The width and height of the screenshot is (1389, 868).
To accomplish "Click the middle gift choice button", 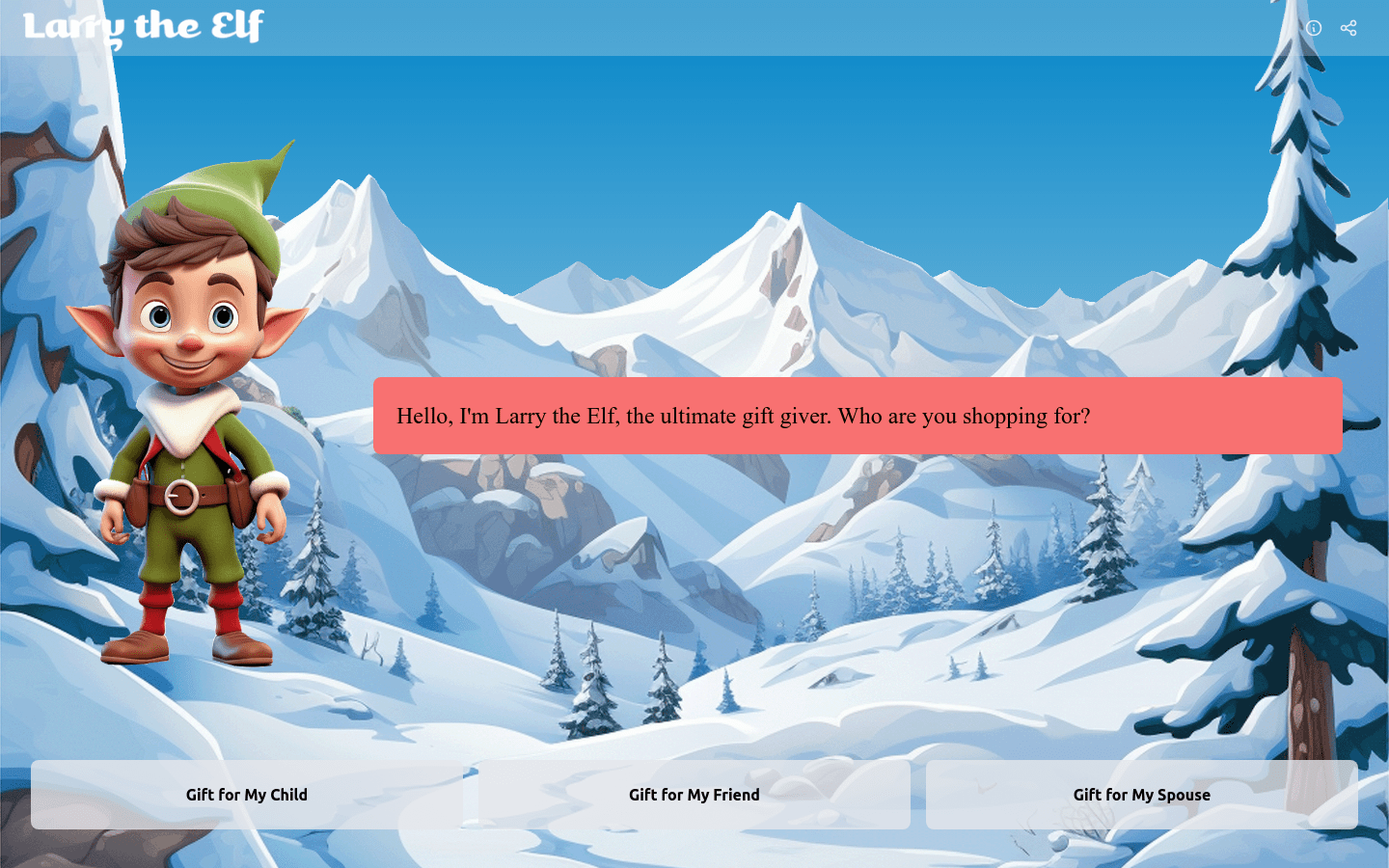I will coord(694,794).
